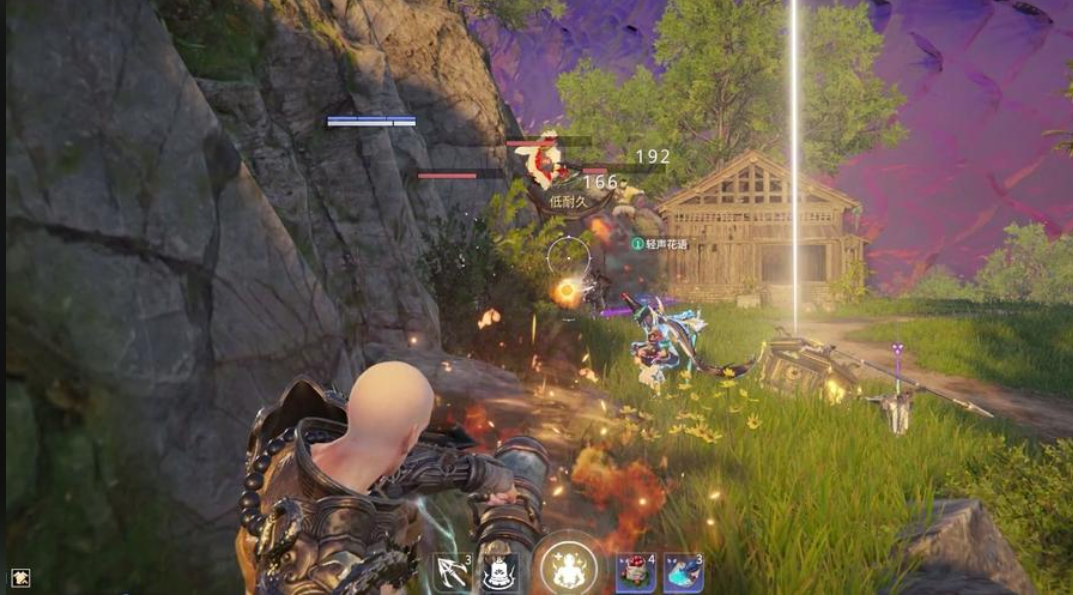1073x595 pixels.
Task: Select the grappling hook slot
Action: click(453, 573)
